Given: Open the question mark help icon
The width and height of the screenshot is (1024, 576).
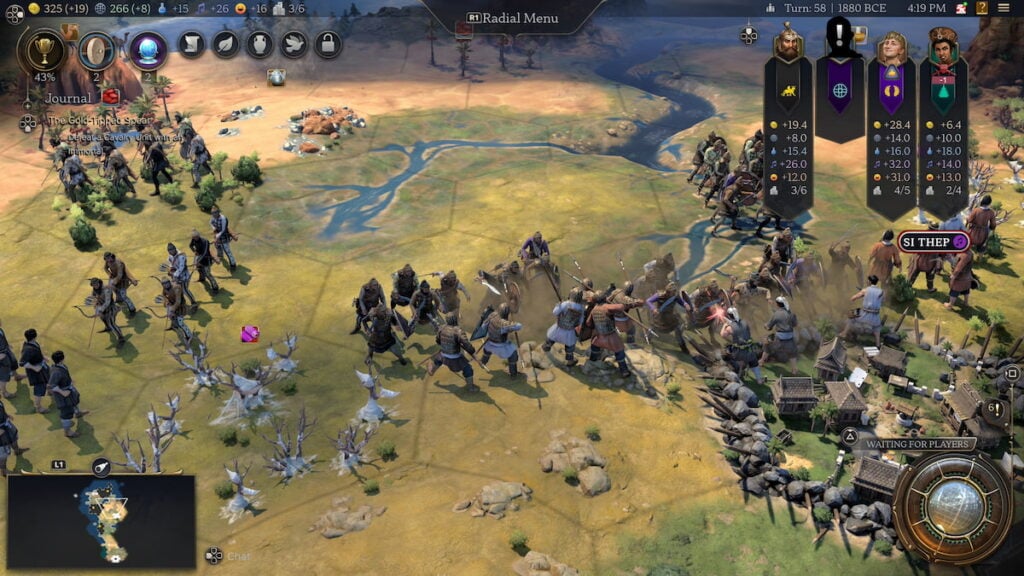Looking at the screenshot, I should click(984, 8).
